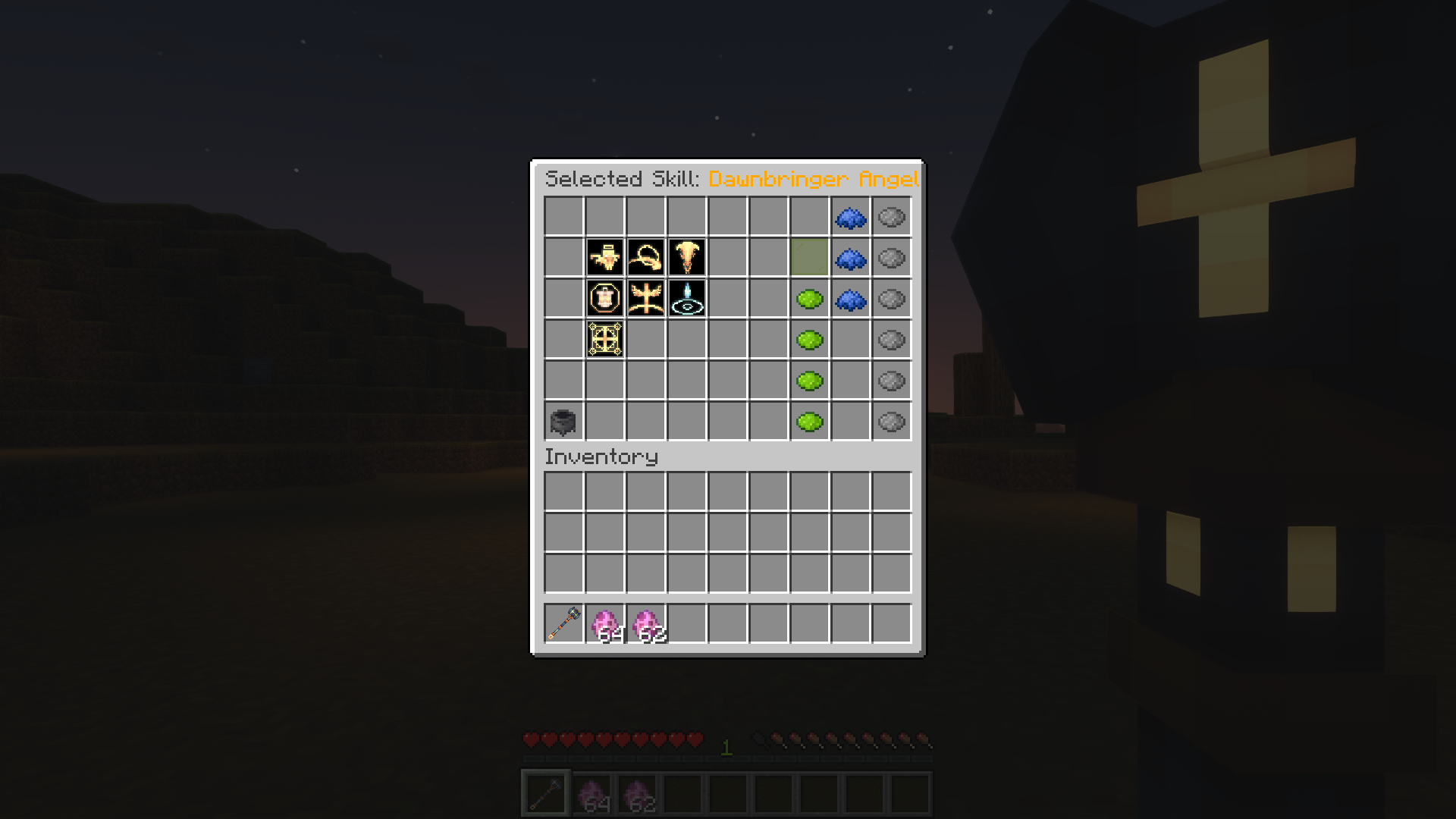The height and width of the screenshot is (819, 1456).
Task: Select the winged angel skill icon
Action: 605,258
